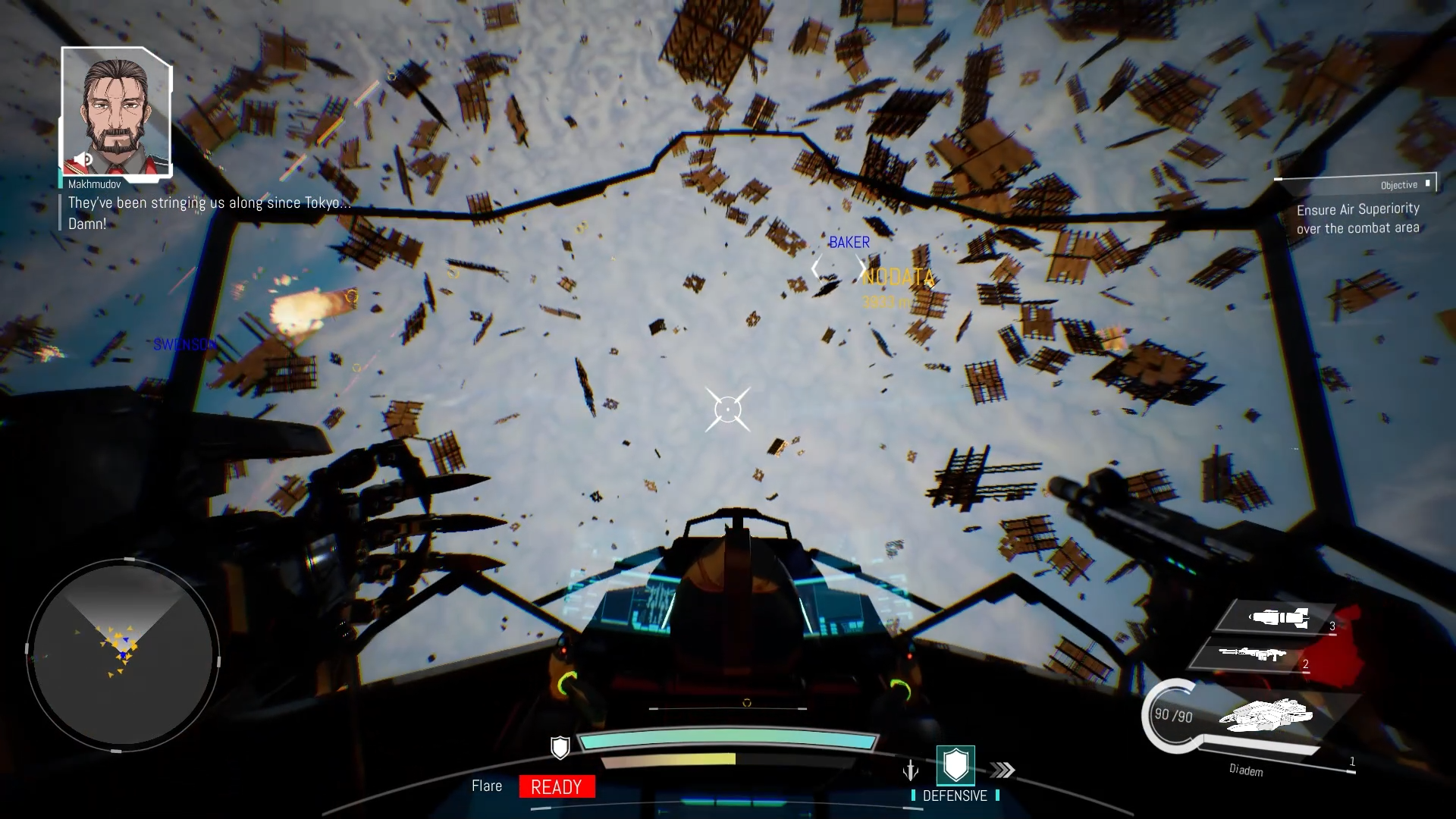The width and height of the screenshot is (1456, 819).
Task: Trigger the Flare READY indicator
Action: tap(557, 787)
